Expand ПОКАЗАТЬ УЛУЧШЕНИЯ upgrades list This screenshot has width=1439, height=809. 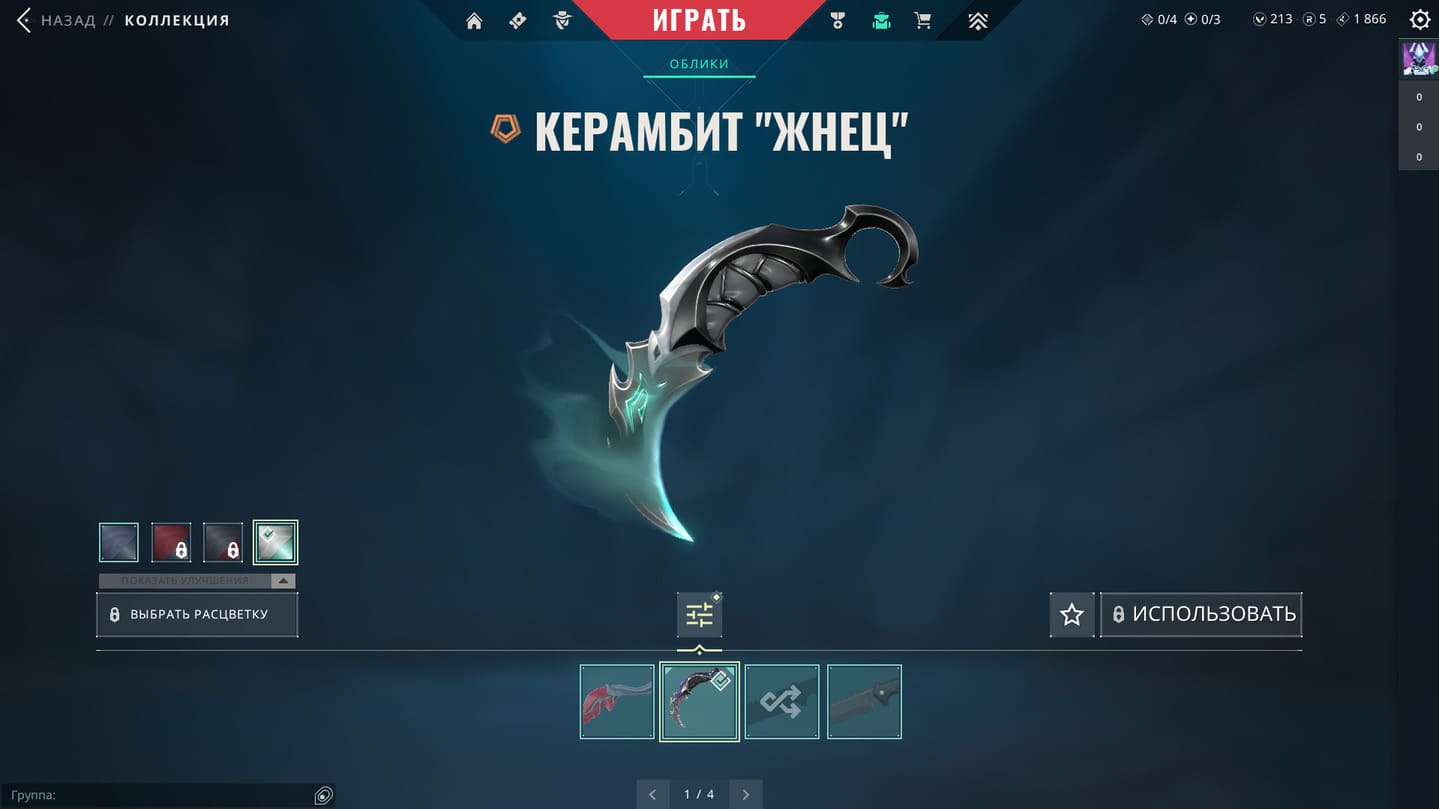pos(197,581)
